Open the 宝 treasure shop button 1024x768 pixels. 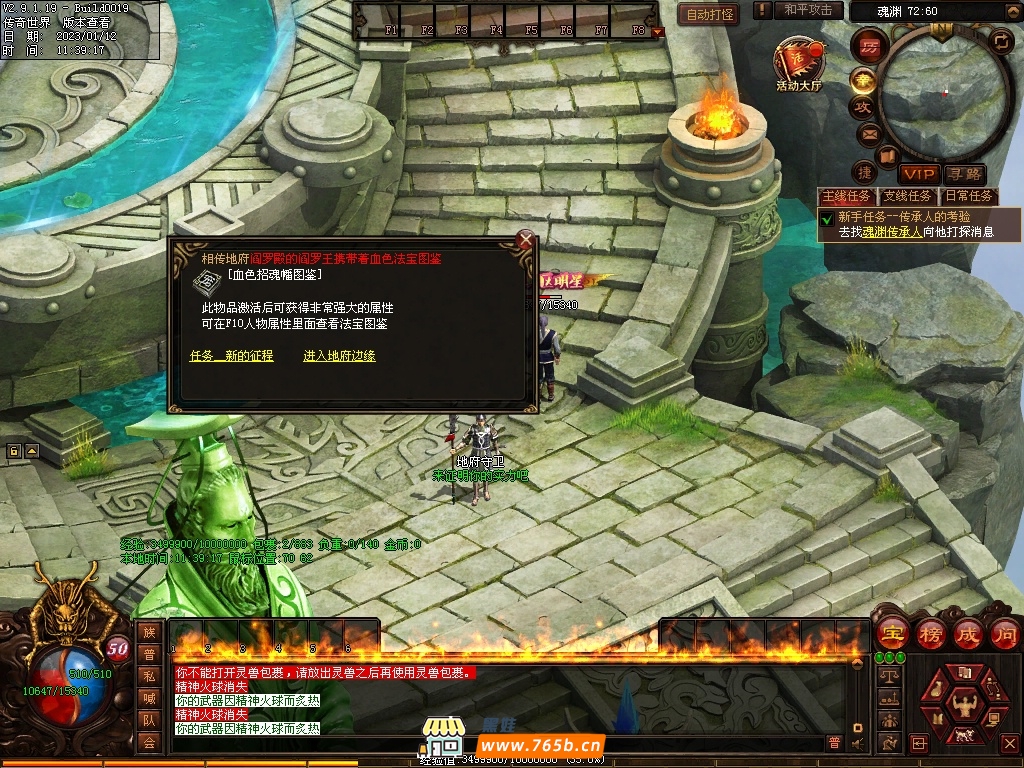(x=891, y=634)
